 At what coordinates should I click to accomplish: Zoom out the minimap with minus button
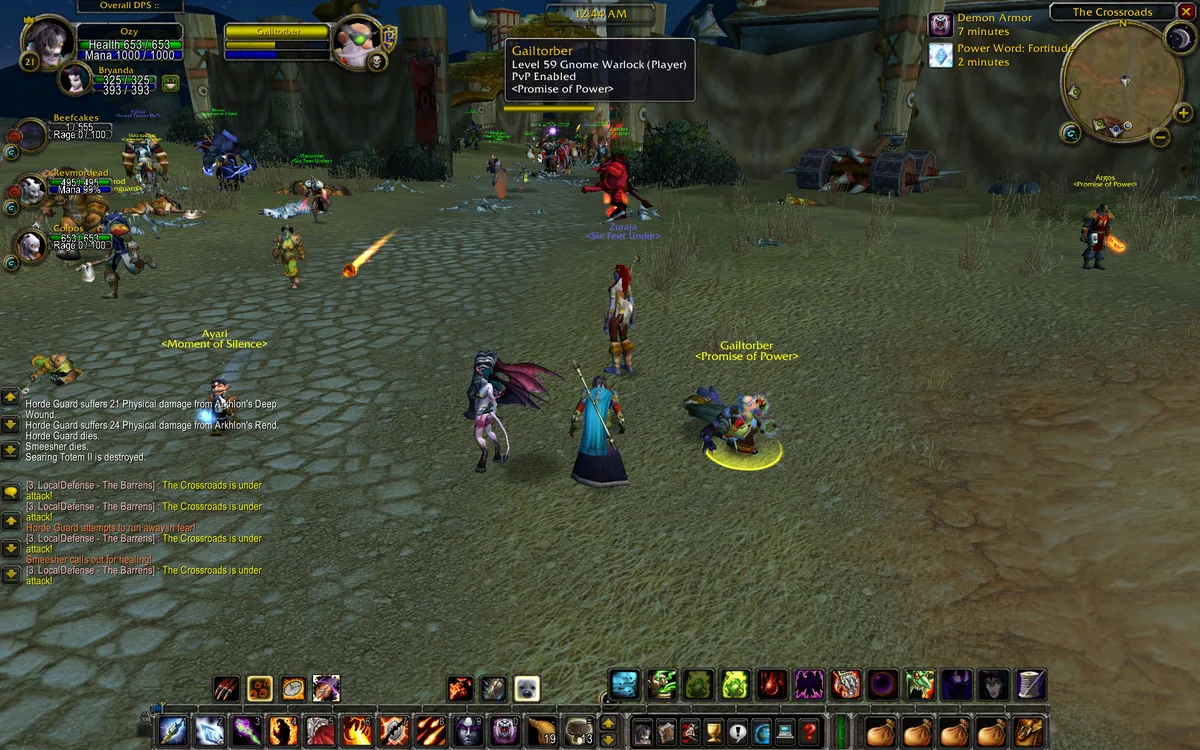[x=1160, y=137]
